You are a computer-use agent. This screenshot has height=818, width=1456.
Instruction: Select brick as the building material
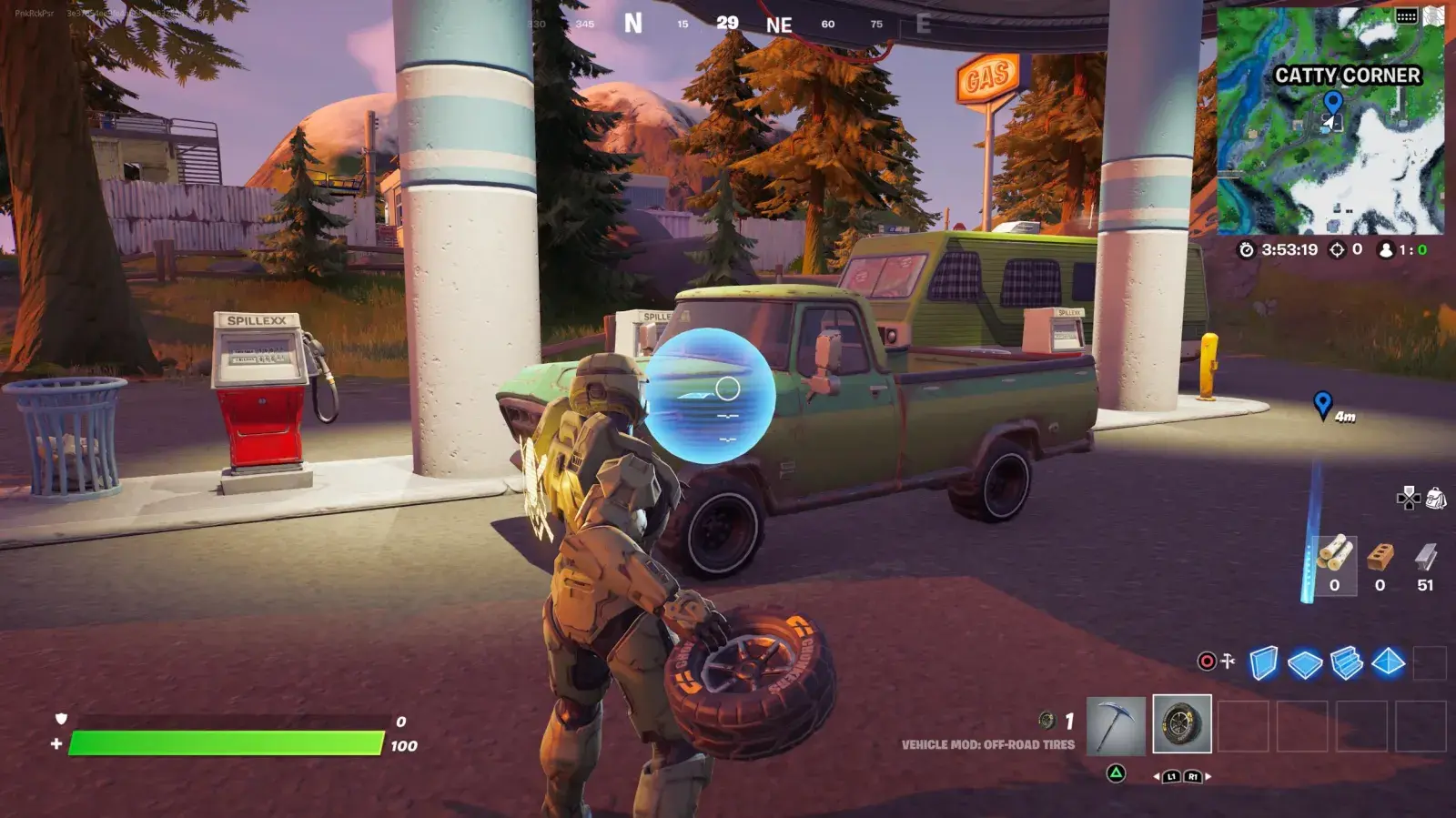tap(1380, 565)
